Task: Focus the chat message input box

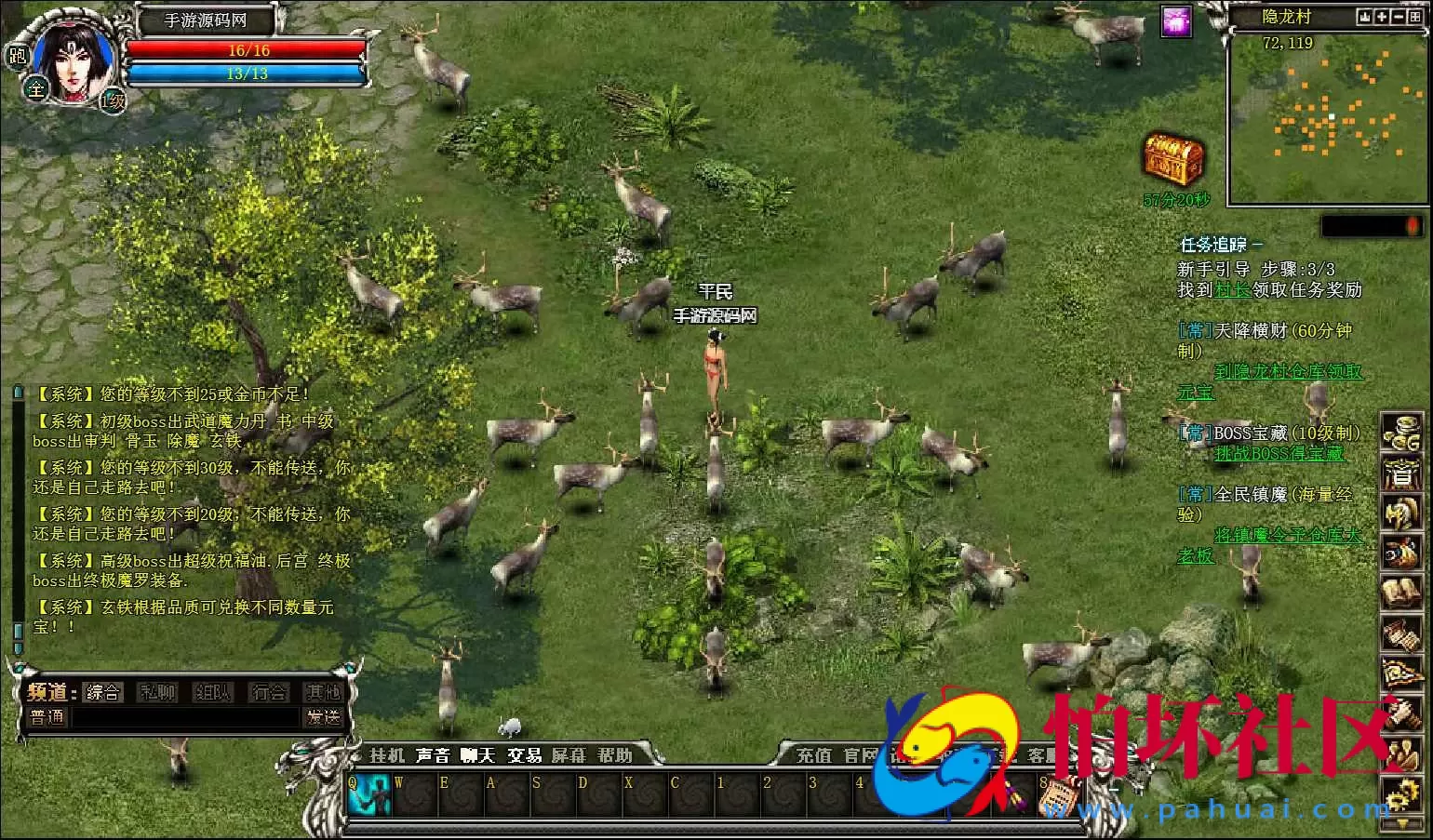Action: point(186,718)
